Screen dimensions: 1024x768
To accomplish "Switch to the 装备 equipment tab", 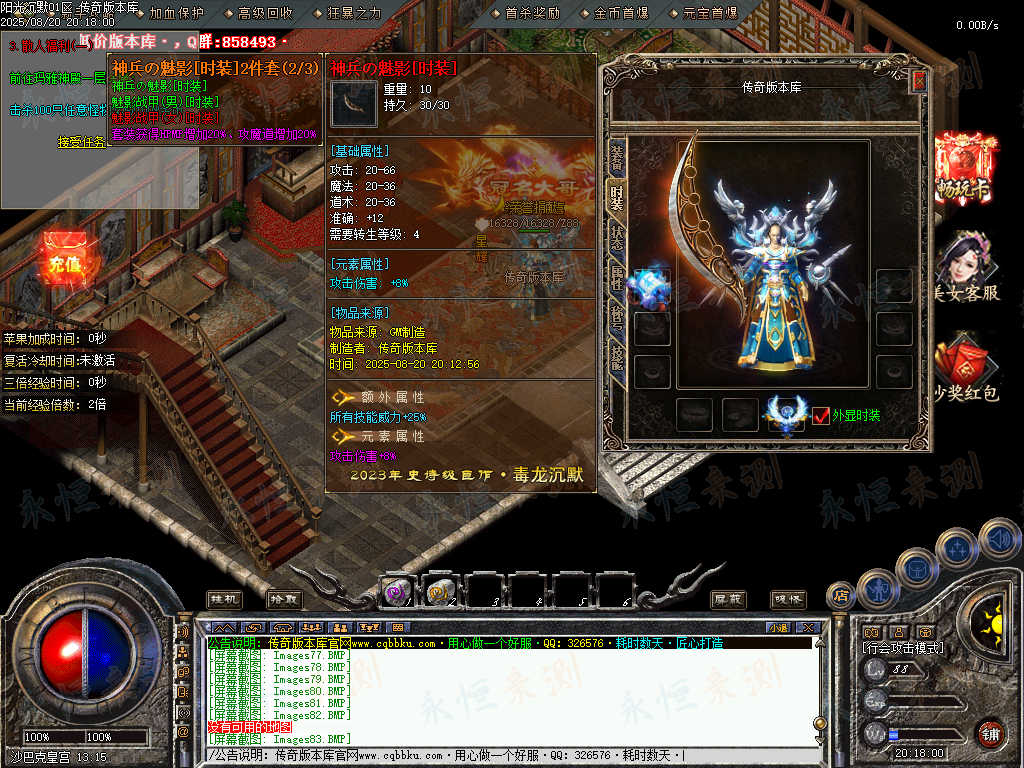I will click(616, 156).
